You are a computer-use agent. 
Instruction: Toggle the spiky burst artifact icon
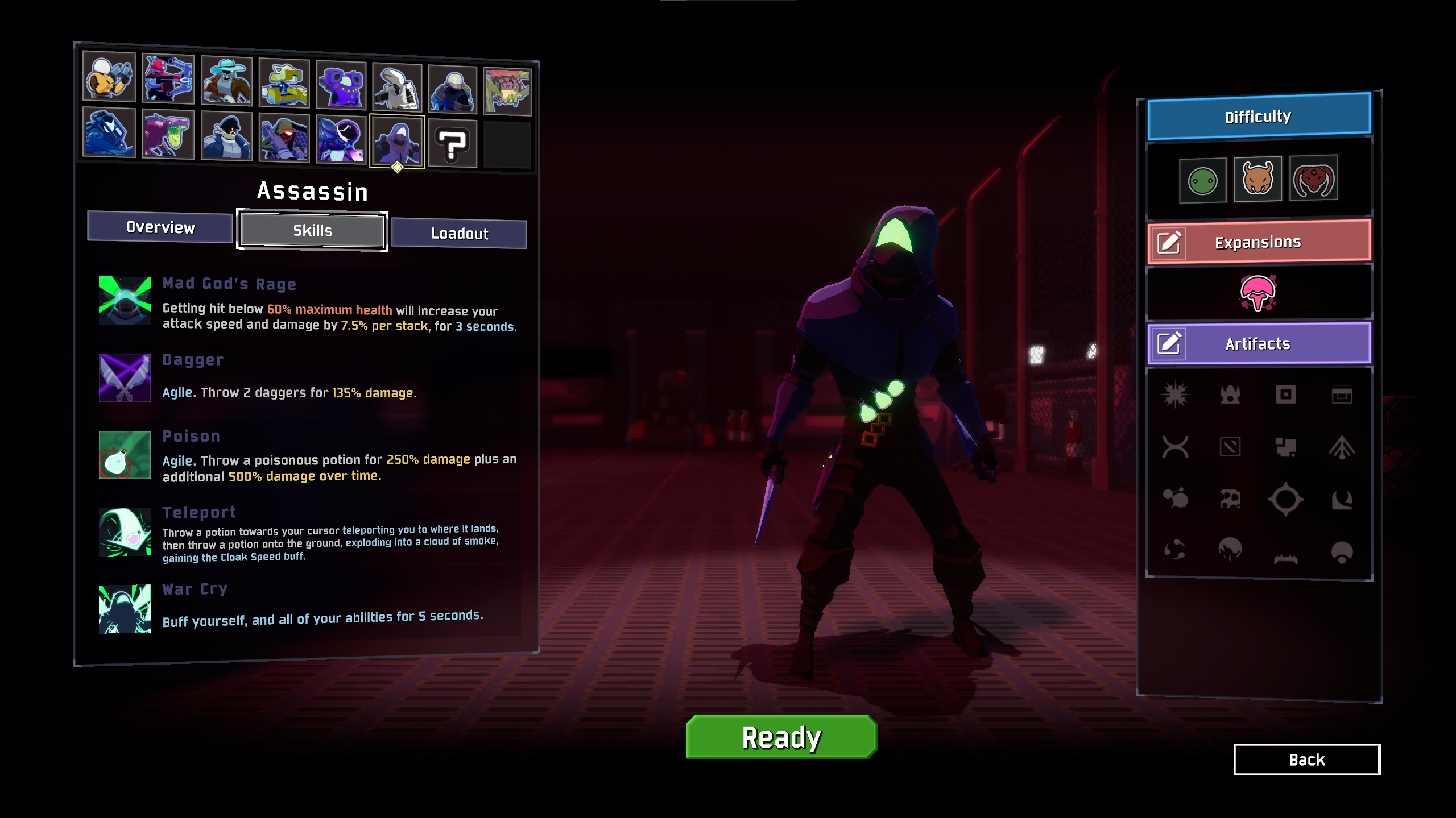[1175, 395]
